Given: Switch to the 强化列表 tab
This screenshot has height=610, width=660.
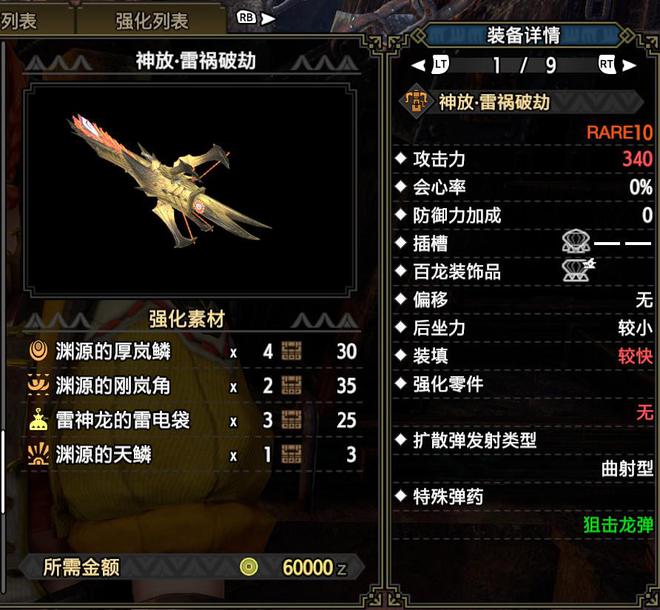Looking at the screenshot, I should click(x=151, y=20).
